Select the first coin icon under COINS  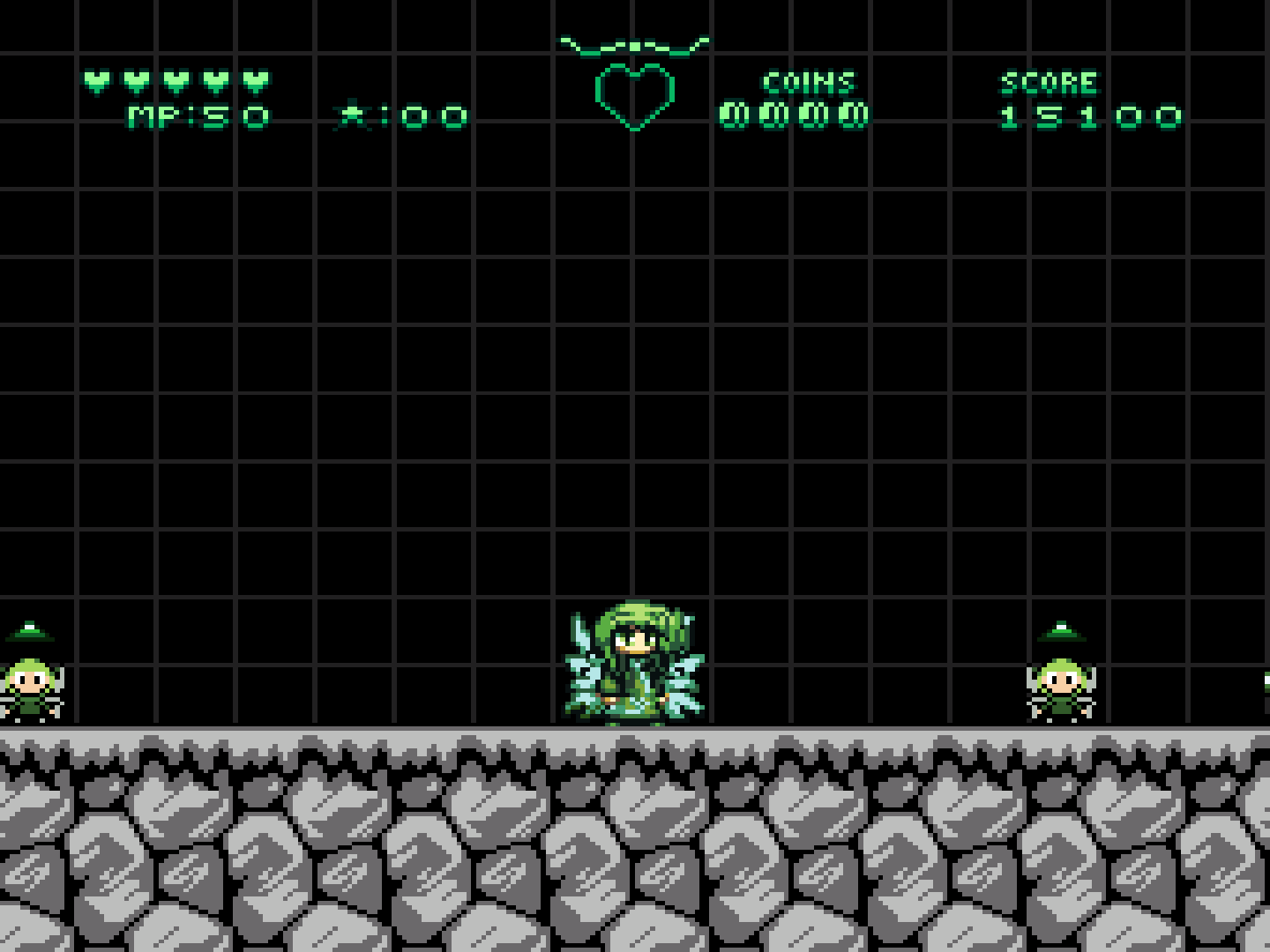pos(731,115)
